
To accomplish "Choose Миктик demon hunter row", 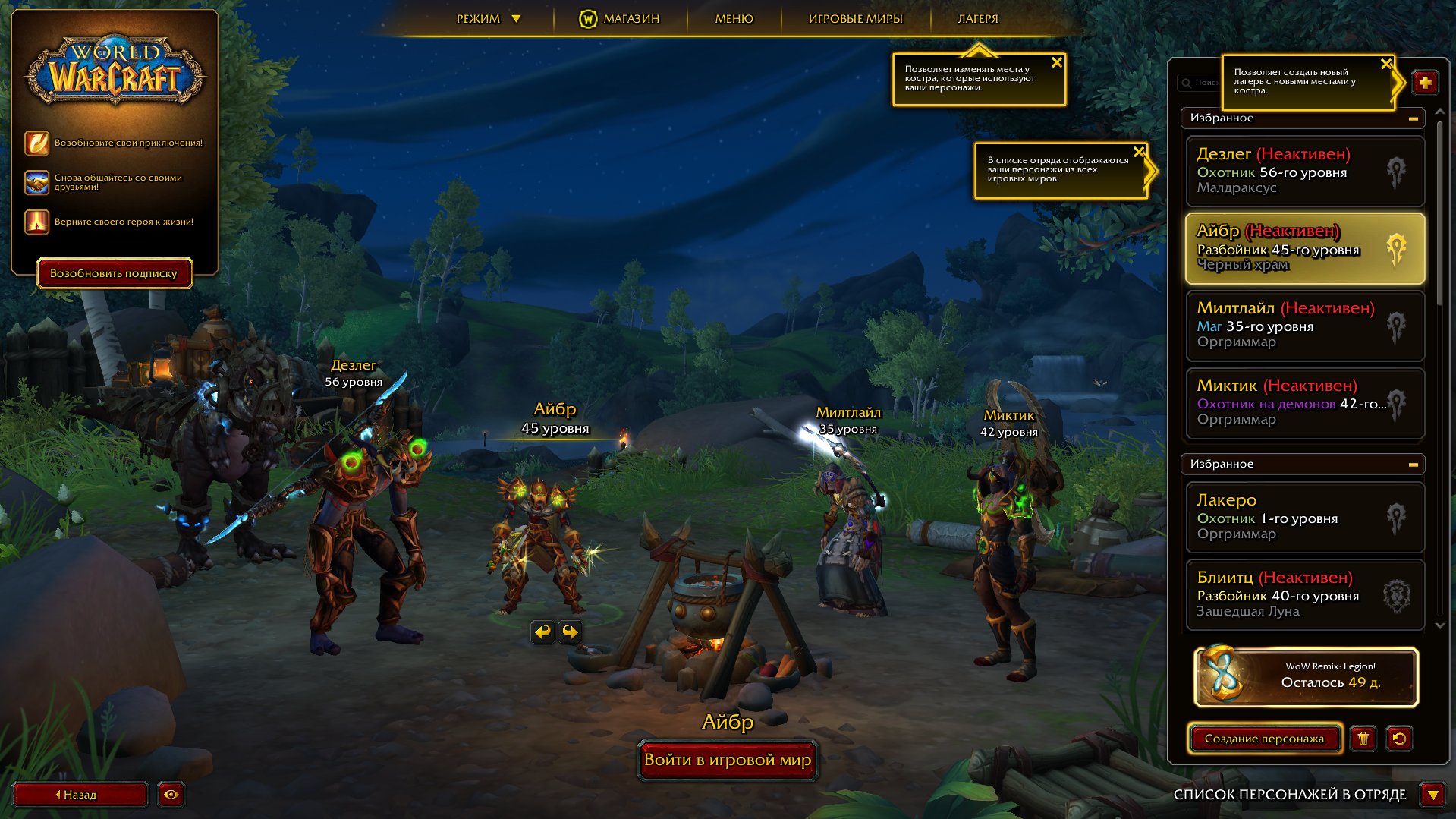I will point(1303,402).
